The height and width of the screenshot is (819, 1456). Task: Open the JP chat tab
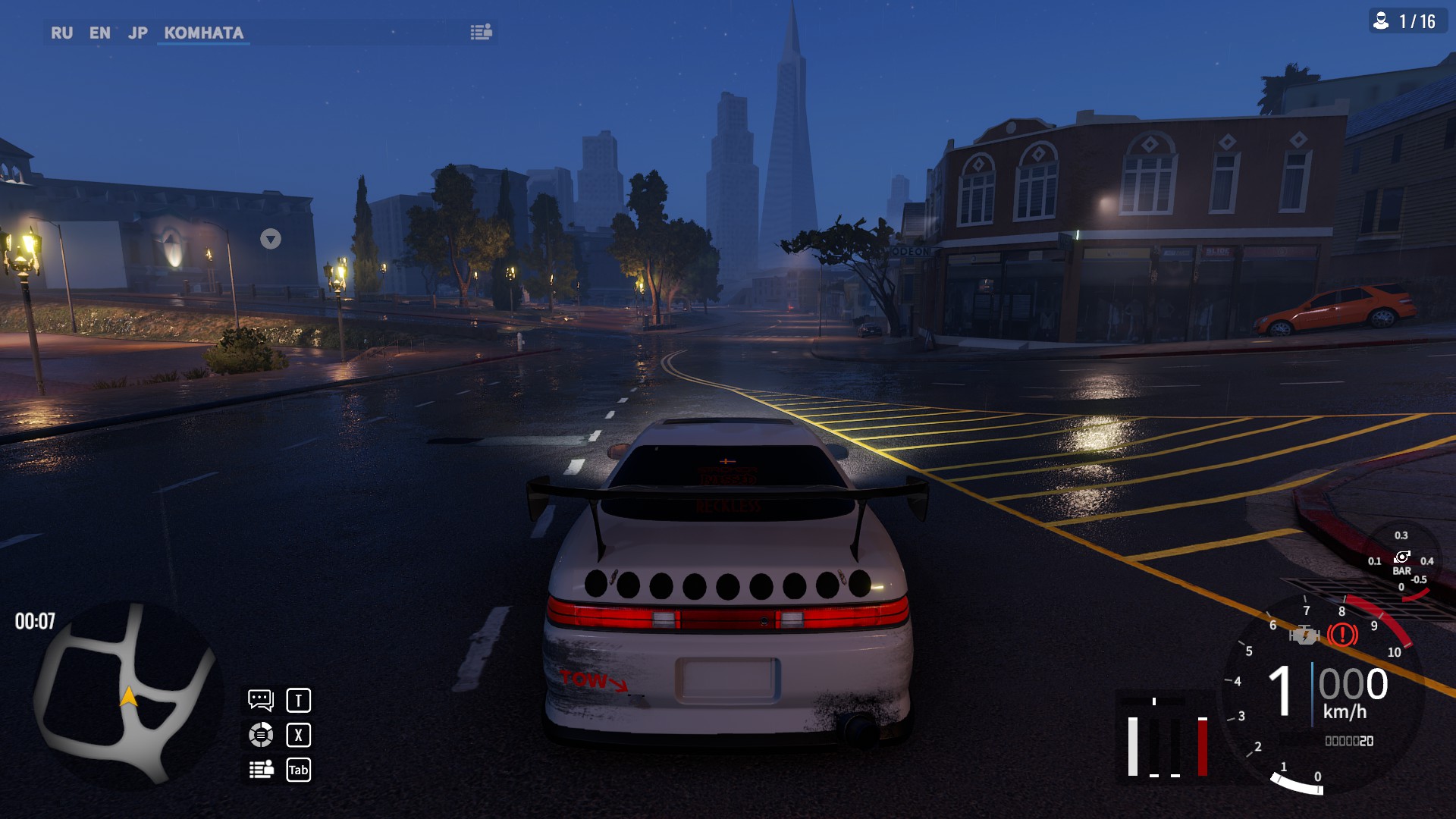137,33
